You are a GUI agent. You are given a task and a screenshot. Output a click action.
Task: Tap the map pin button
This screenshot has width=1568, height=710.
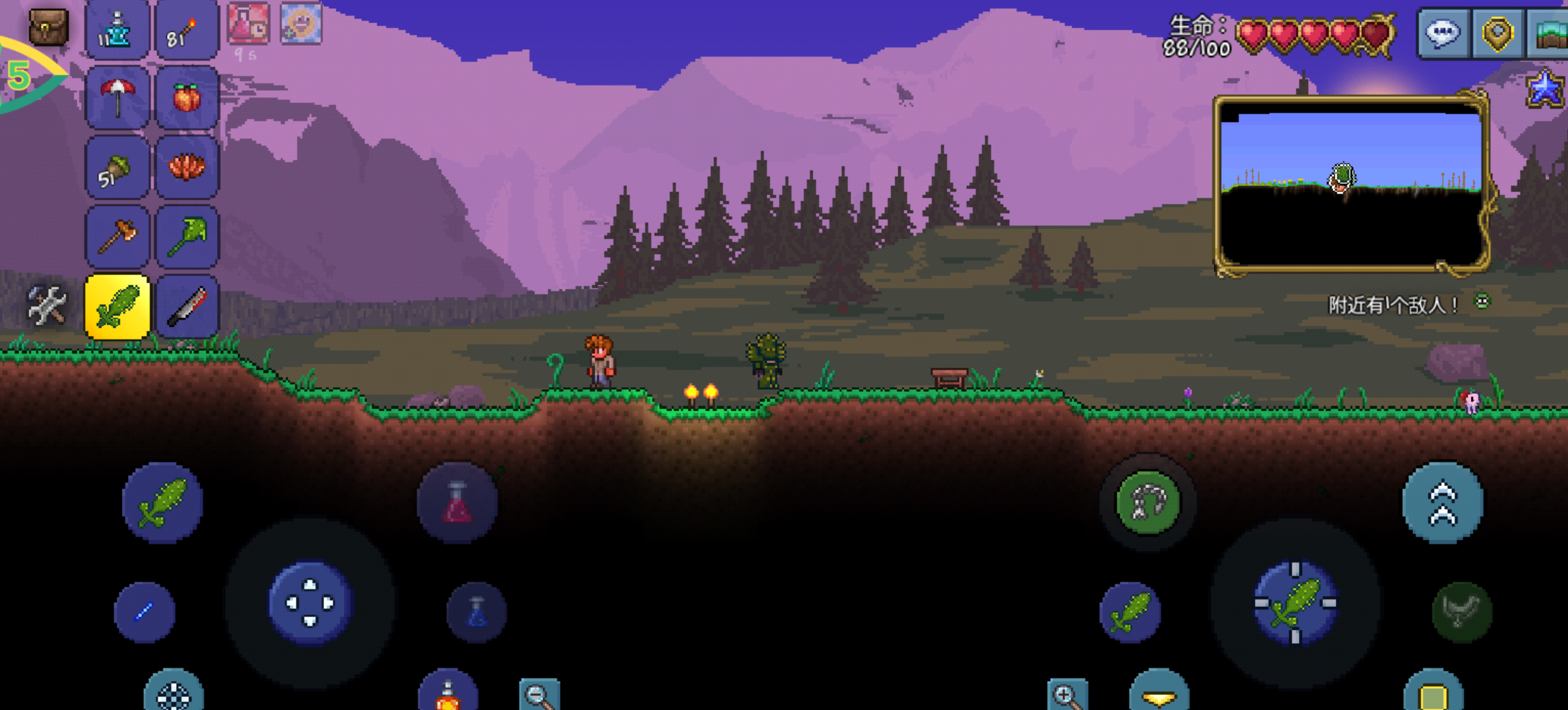click(x=1497, y=32)
